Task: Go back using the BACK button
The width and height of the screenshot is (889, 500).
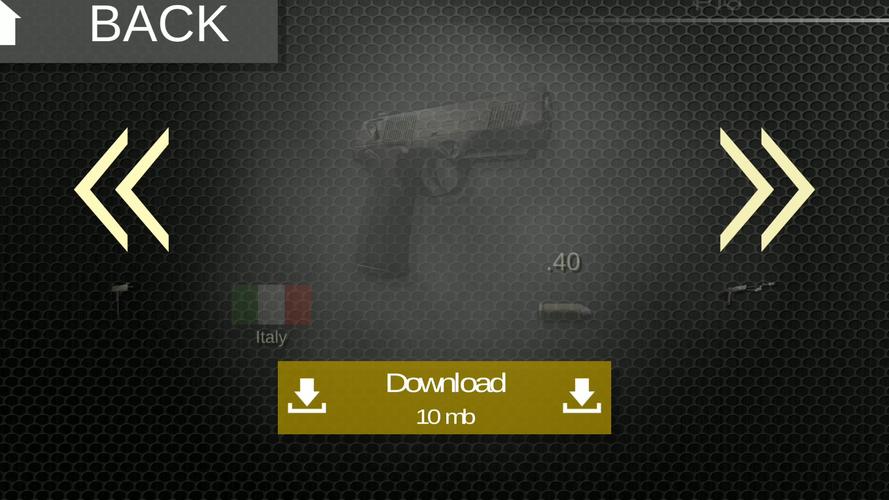Action: [140, 27]
